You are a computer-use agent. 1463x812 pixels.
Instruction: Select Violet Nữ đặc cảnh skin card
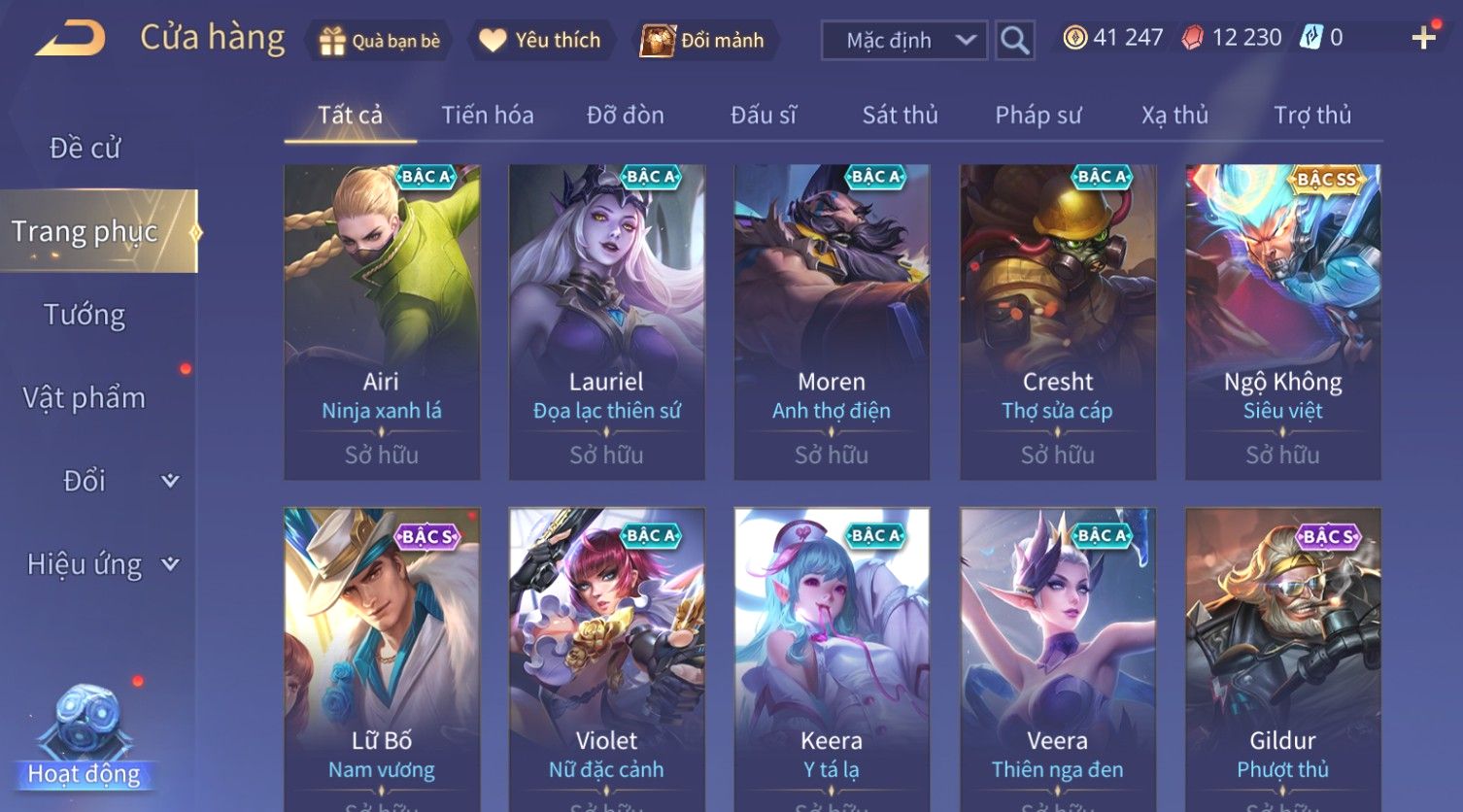coord(607,660)
